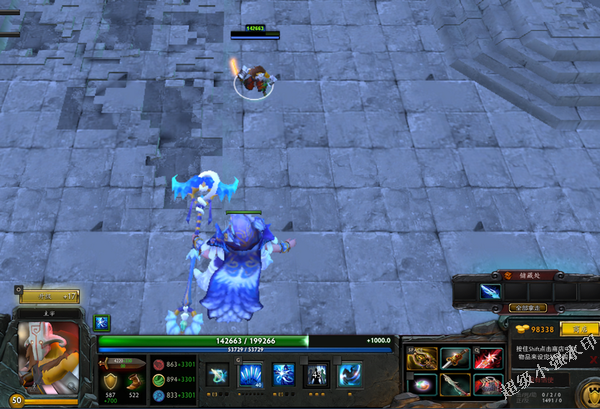This screenshot has width=600, height=409.
Task: Activate the dark silhouette figures ability
Action: click(x=317, y=375)
